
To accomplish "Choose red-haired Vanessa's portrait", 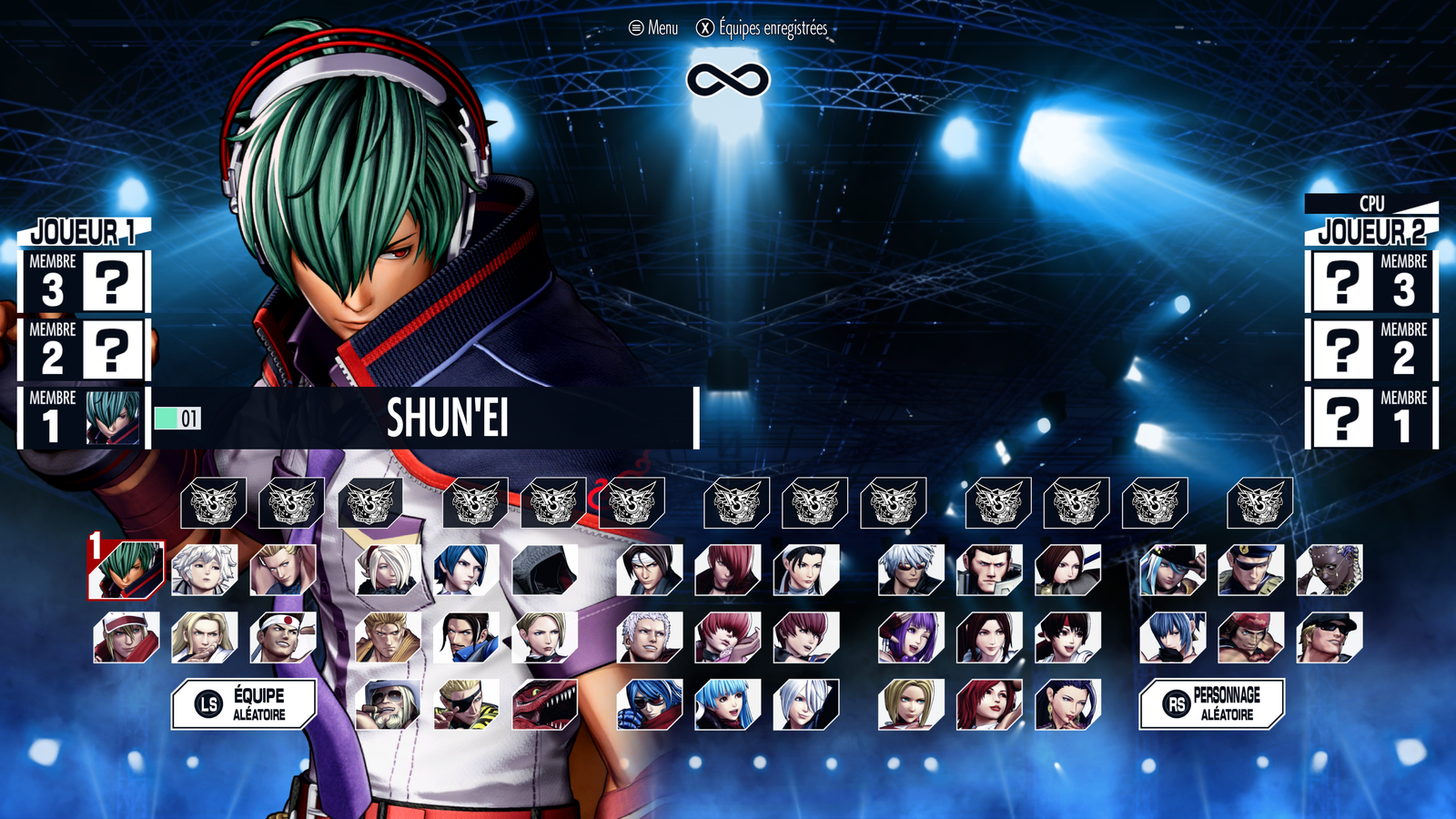I will 989,704.
